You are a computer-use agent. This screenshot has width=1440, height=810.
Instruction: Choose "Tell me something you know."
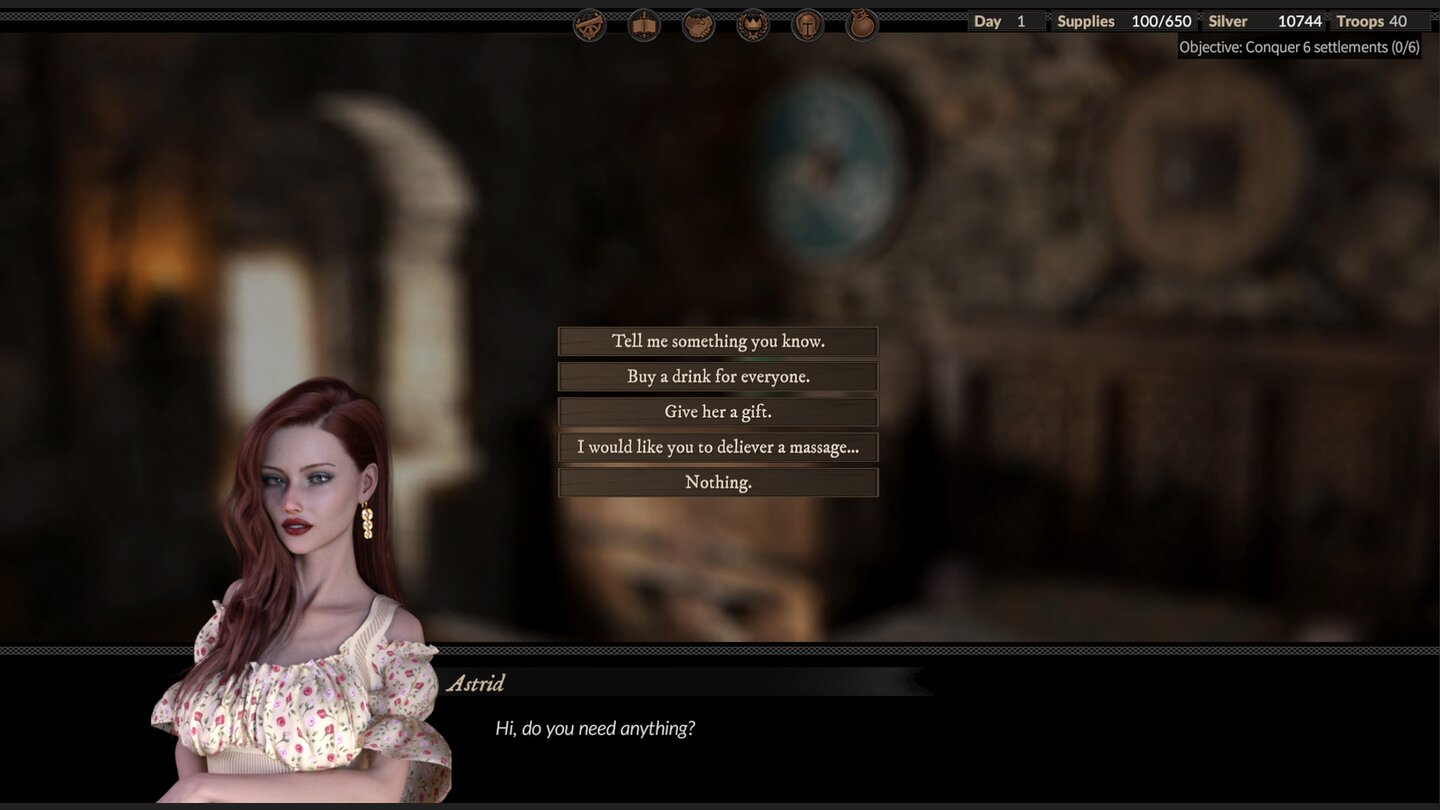click(x=718, y=341)
